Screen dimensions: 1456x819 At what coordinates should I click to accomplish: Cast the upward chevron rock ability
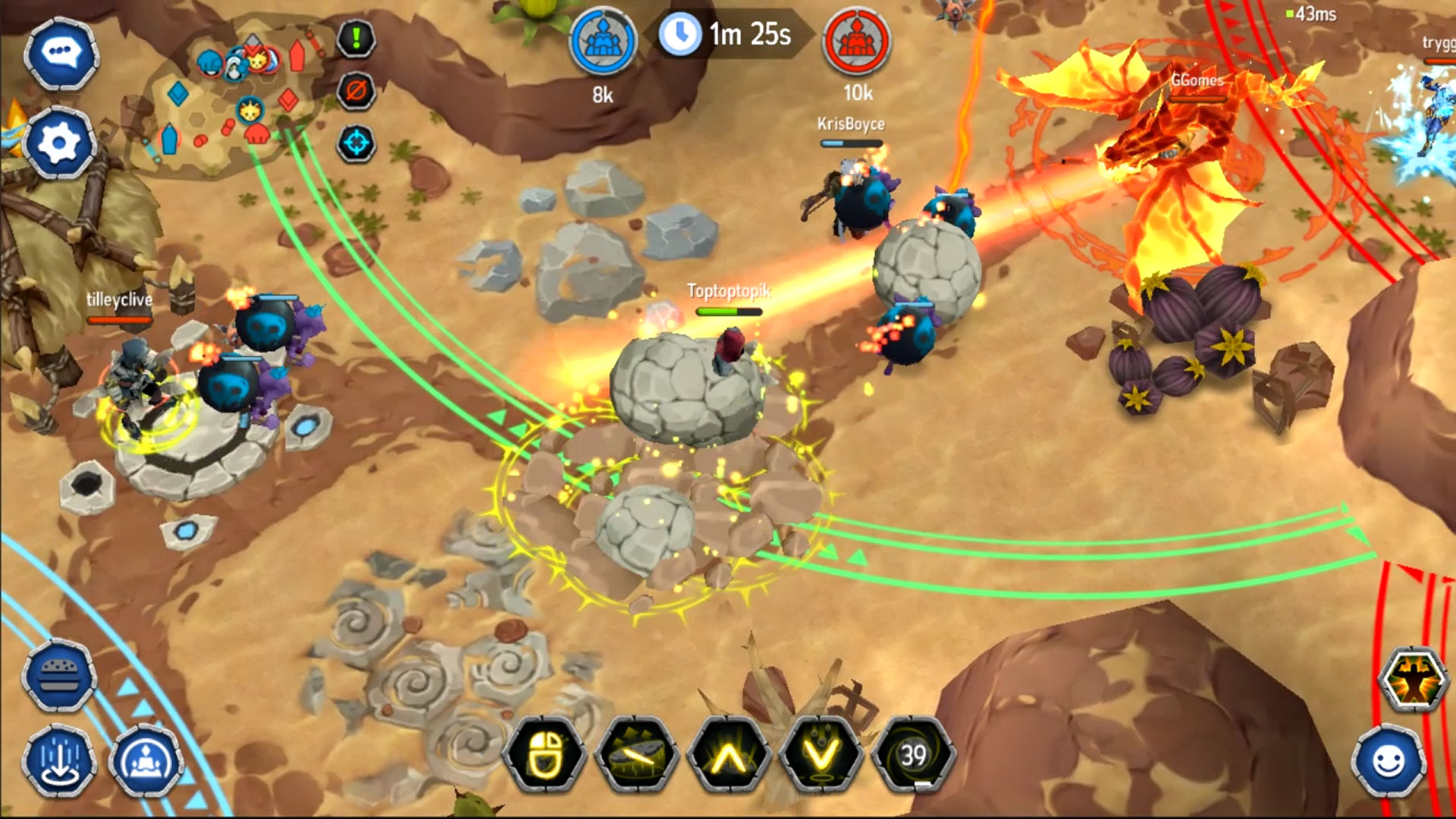729,755
